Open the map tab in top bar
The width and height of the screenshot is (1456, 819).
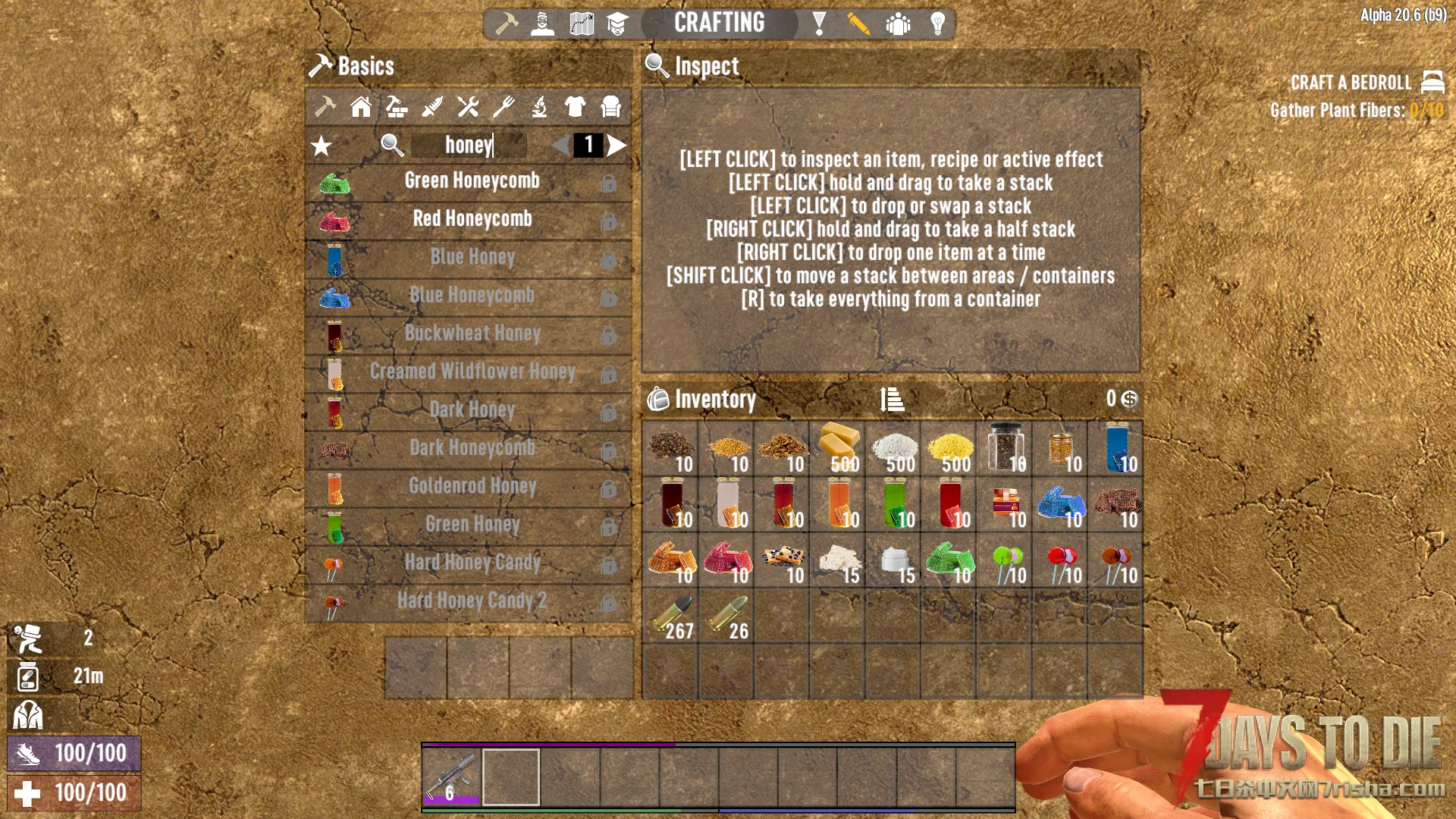click(x=582, y=24)
